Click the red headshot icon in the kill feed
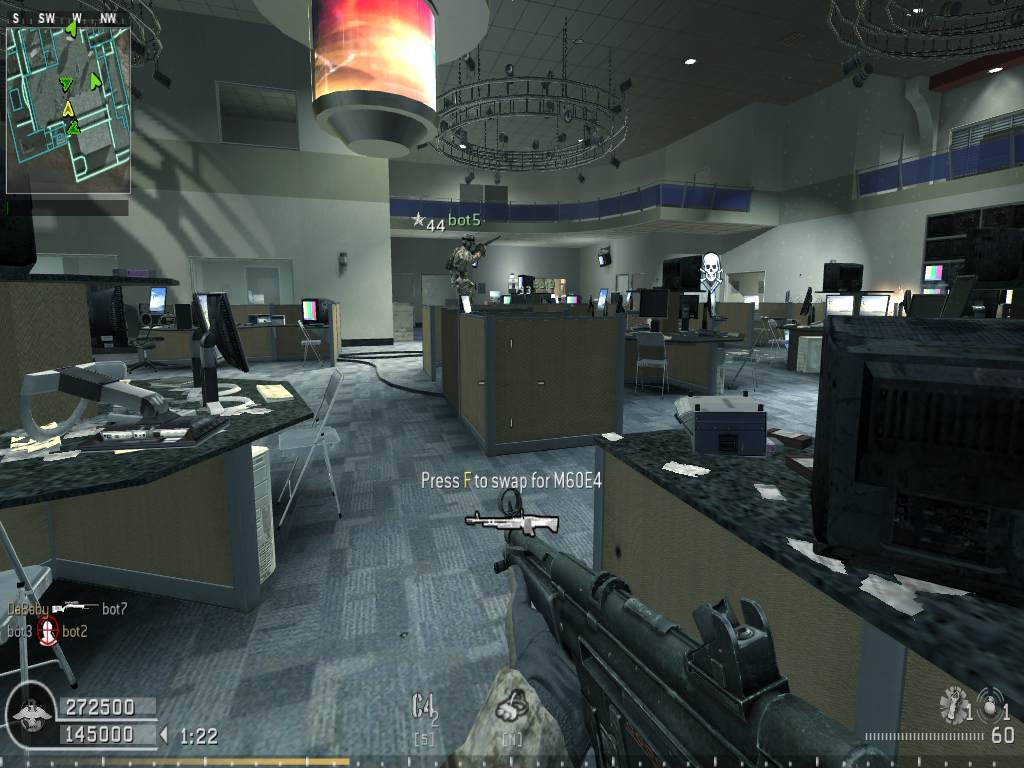This screenshot has width=1024, height=768. click(48, 631)
